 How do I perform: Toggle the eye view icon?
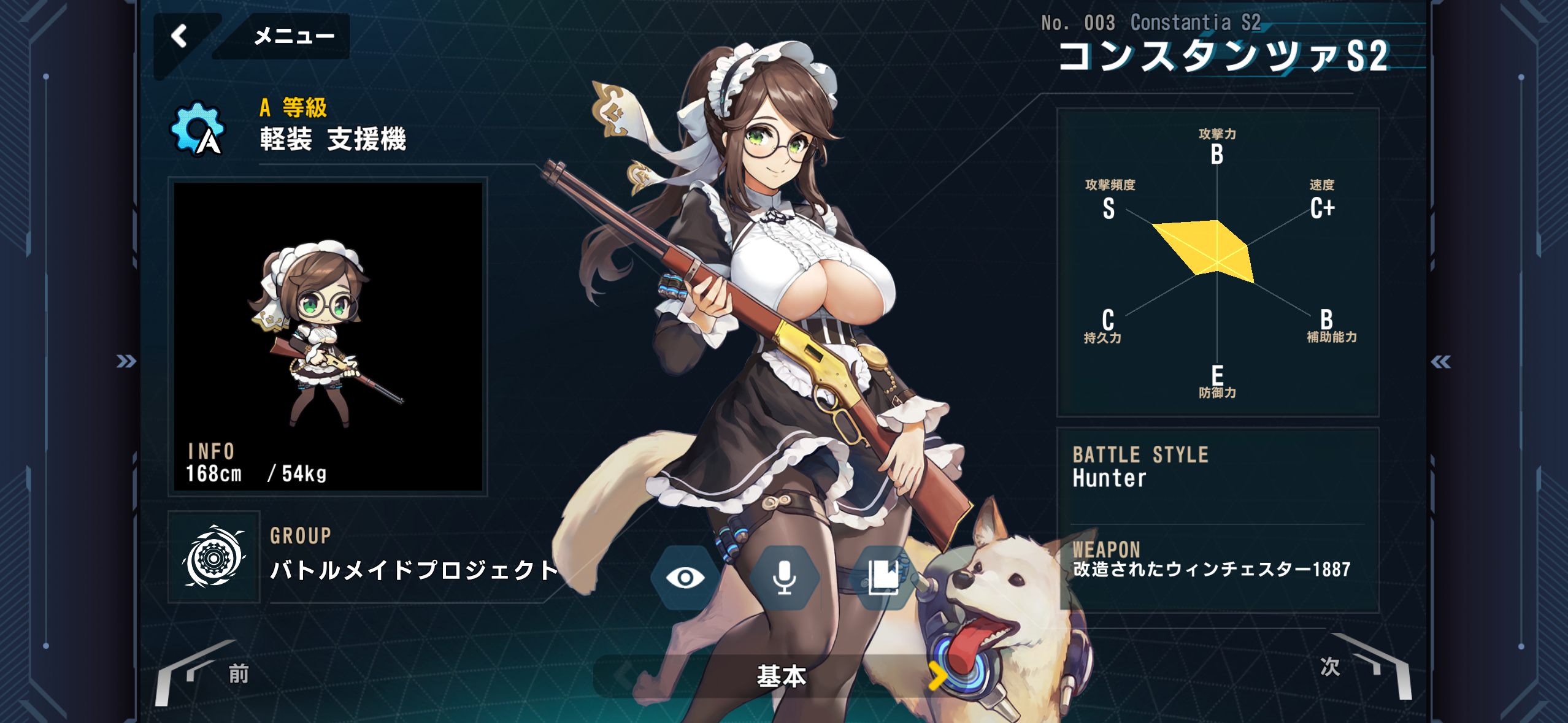coord(685,577)
